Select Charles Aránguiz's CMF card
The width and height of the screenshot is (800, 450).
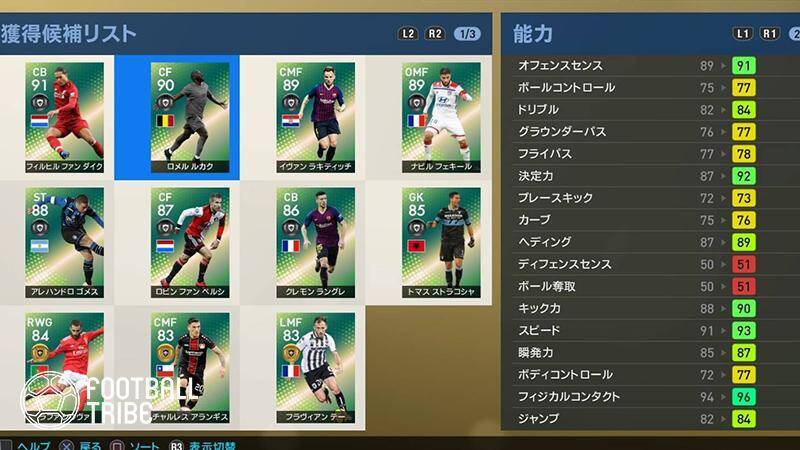click(x=190, y=366)
